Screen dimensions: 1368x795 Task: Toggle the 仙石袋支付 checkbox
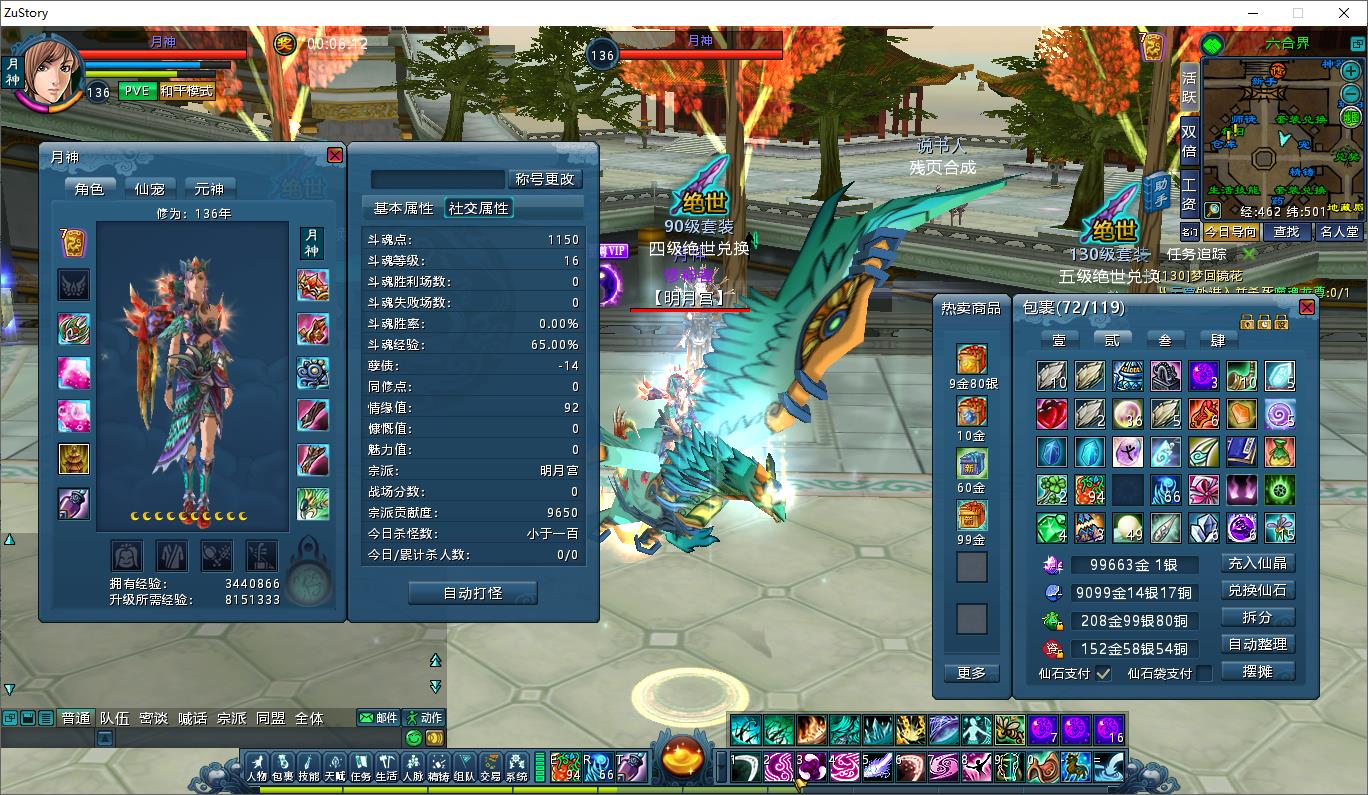click(x=1204, y=673)
